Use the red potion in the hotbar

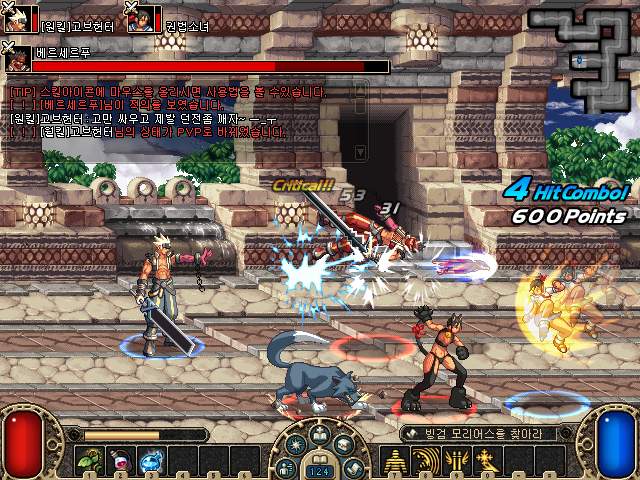click(x=121, y=461)
